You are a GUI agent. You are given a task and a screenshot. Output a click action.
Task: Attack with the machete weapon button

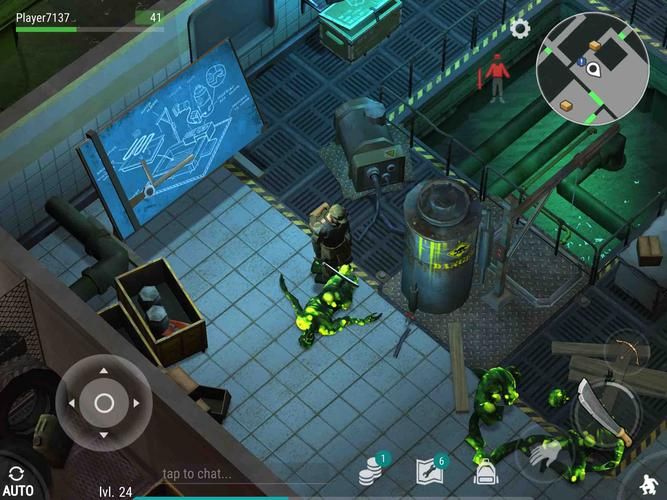coord(607,411)
